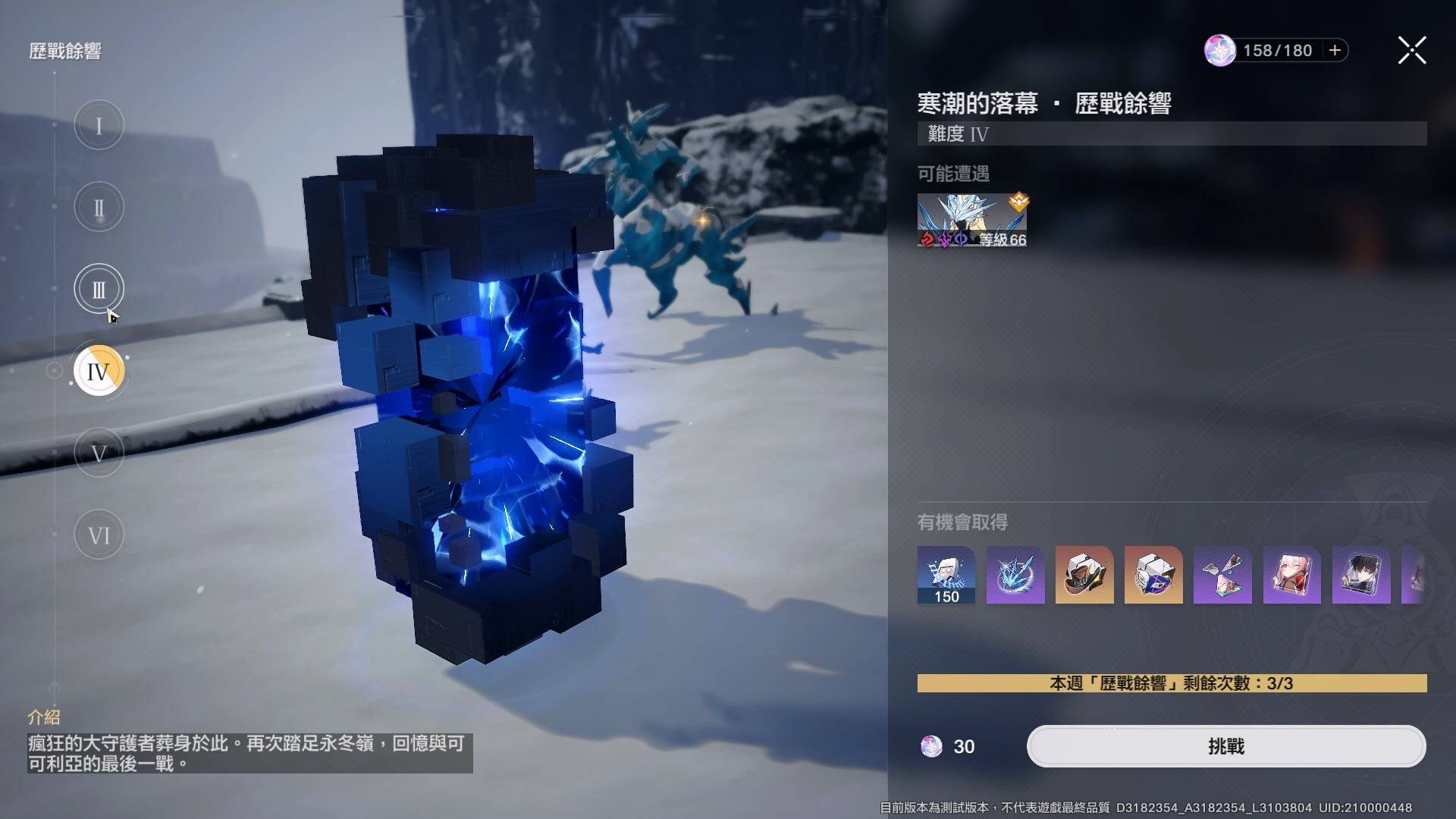Choose difficulty II
This screenshot has height=819, width=1456.
[99, 208]
